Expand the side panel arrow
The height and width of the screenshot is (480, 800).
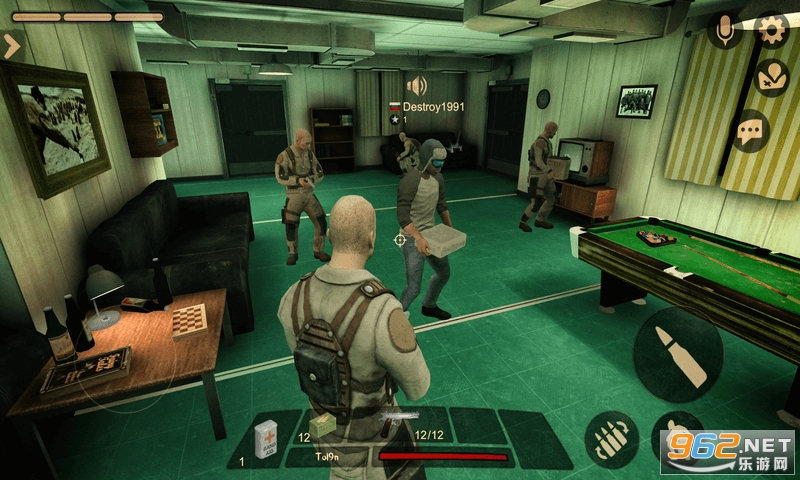point(13,45)
